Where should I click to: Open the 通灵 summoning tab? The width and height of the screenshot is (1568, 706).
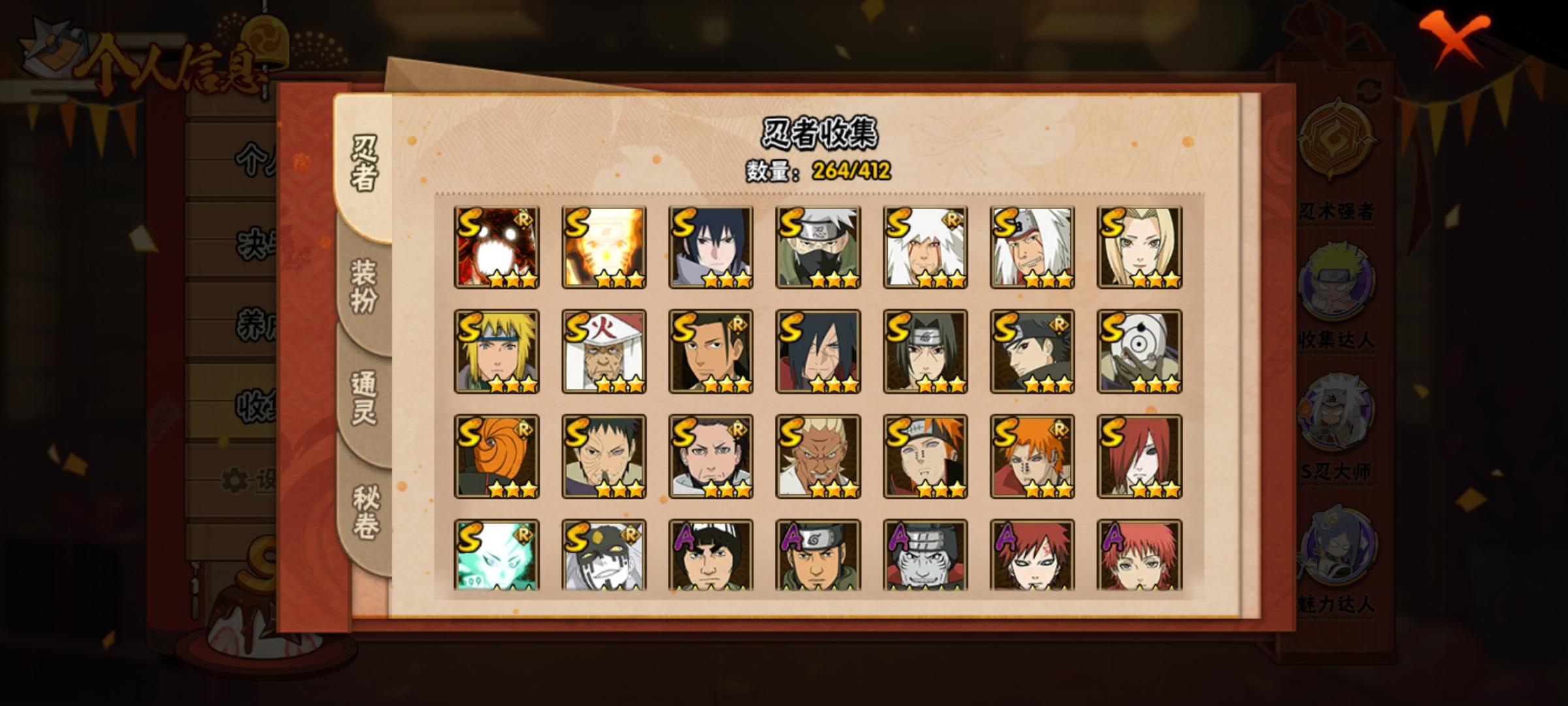363,397
